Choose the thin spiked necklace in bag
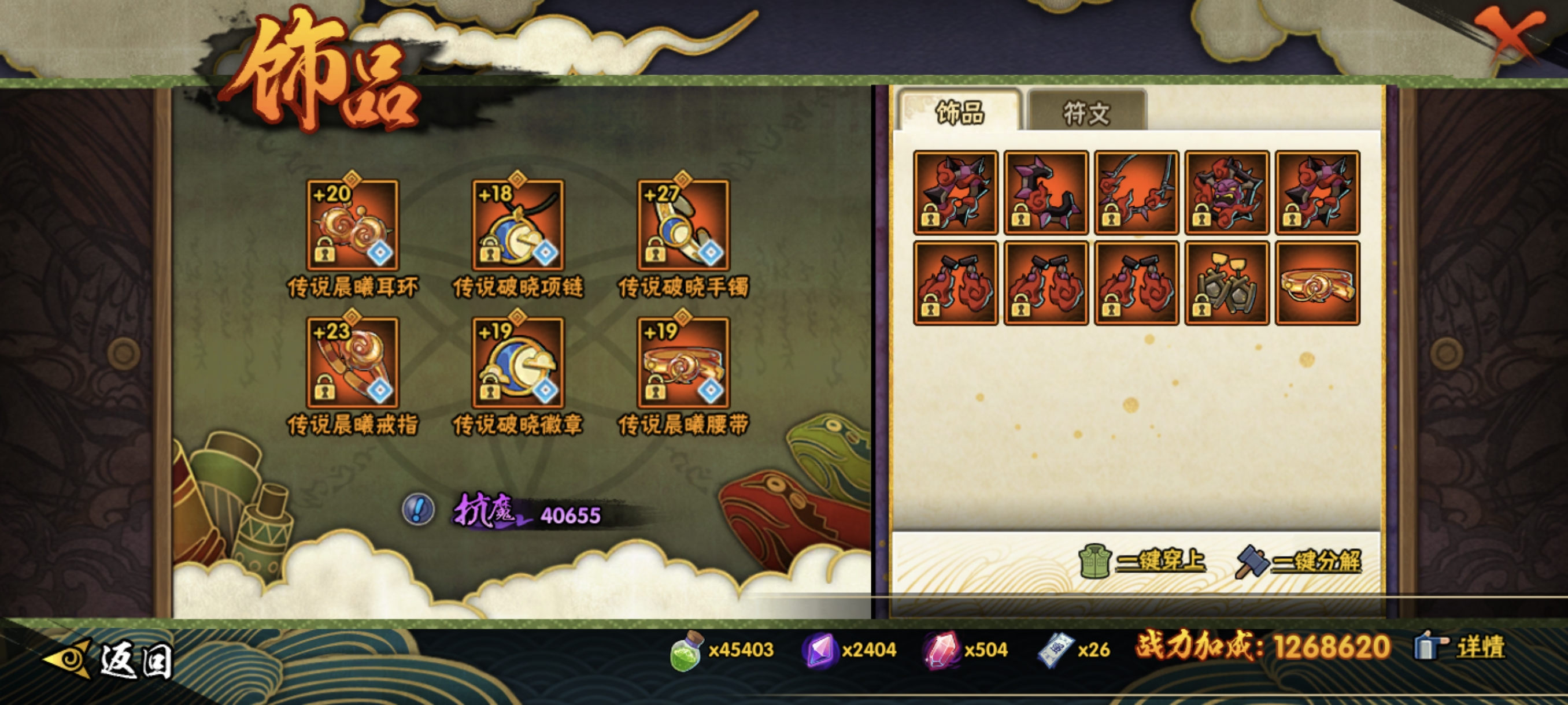This screenshot has width=1568, height=705. click(x=1137, y=192)
